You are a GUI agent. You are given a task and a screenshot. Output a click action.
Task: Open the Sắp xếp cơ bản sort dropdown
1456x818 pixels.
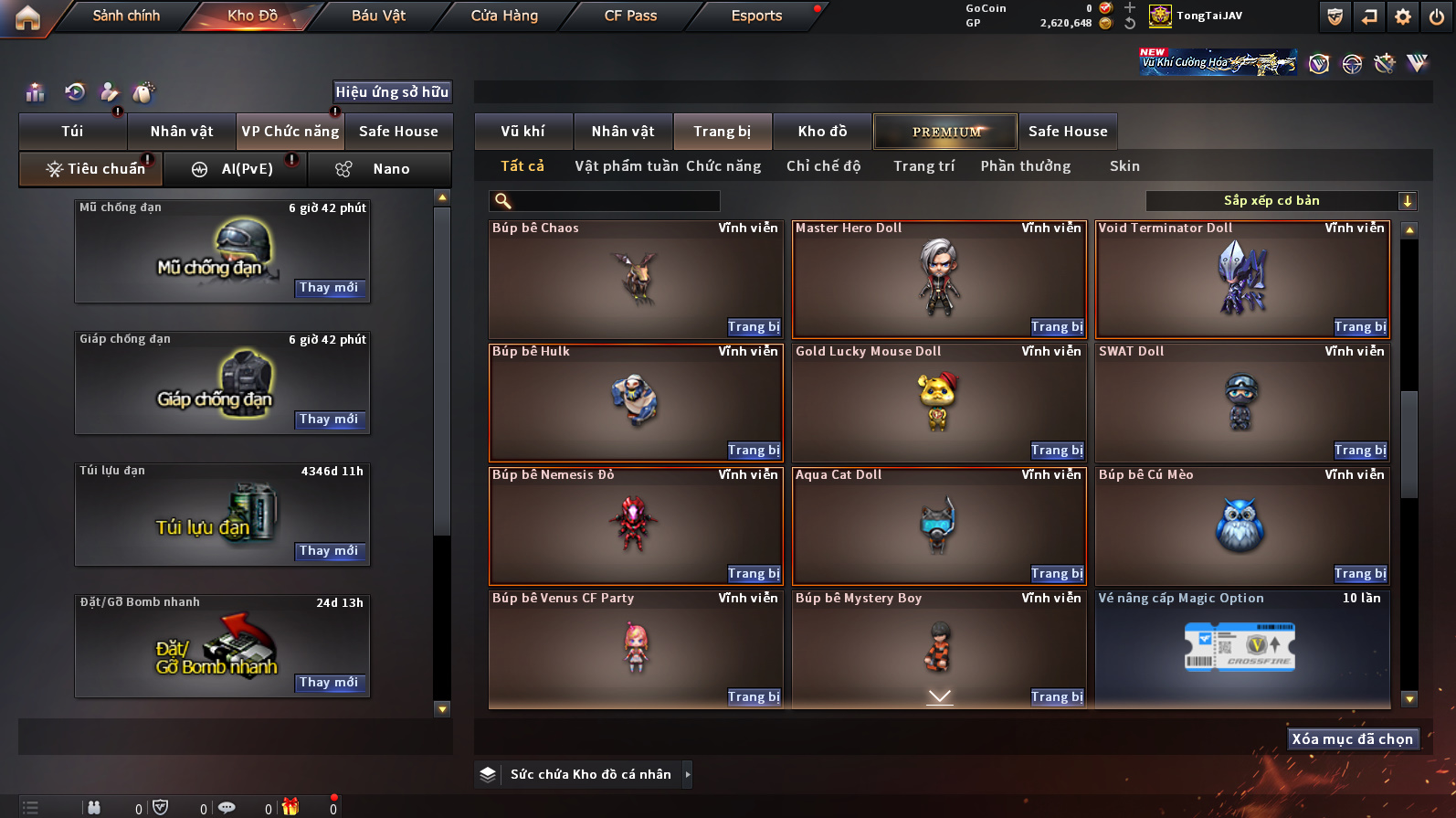coord(1280,201)
